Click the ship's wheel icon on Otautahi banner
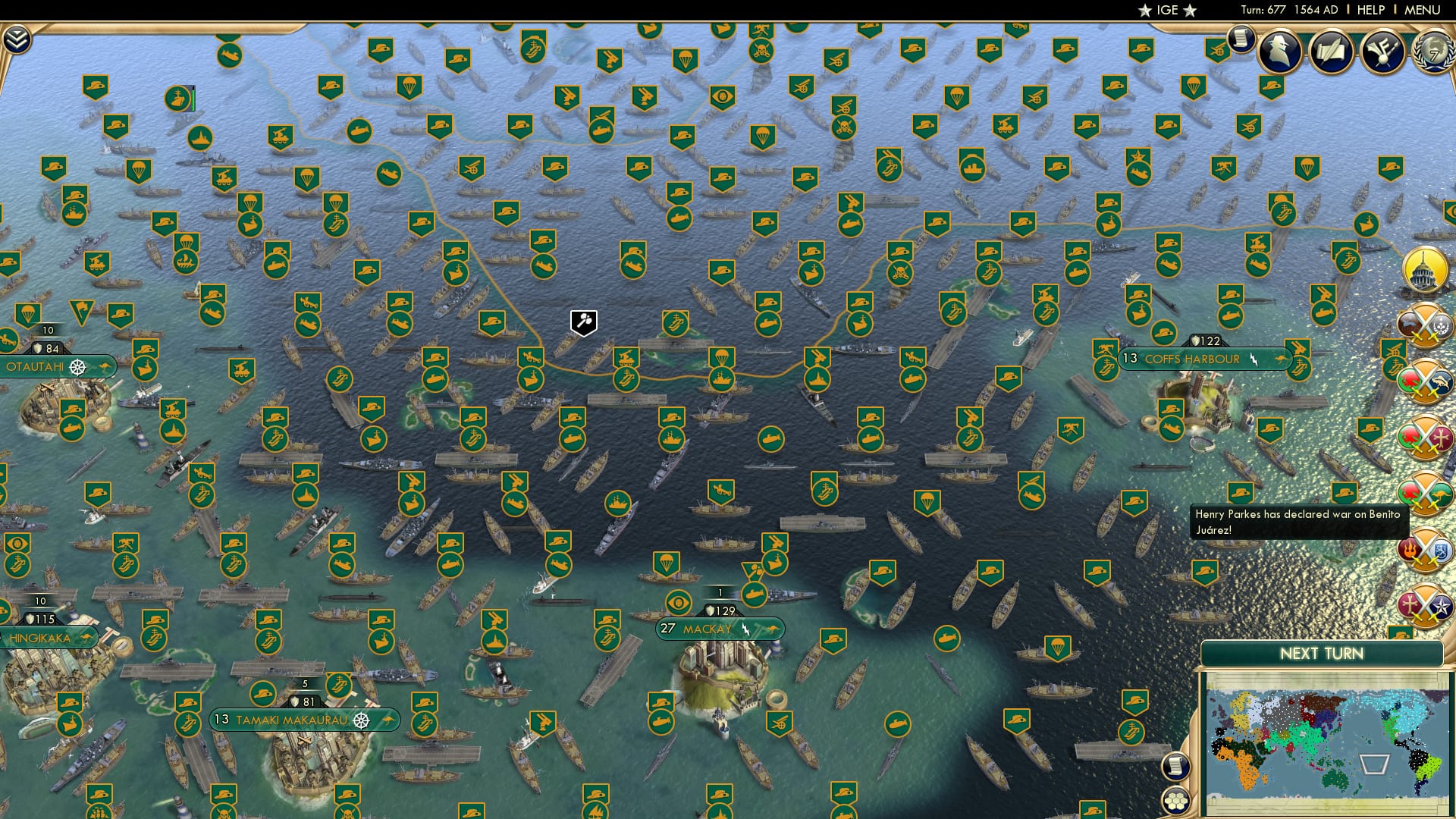 [x=76, y=366]
